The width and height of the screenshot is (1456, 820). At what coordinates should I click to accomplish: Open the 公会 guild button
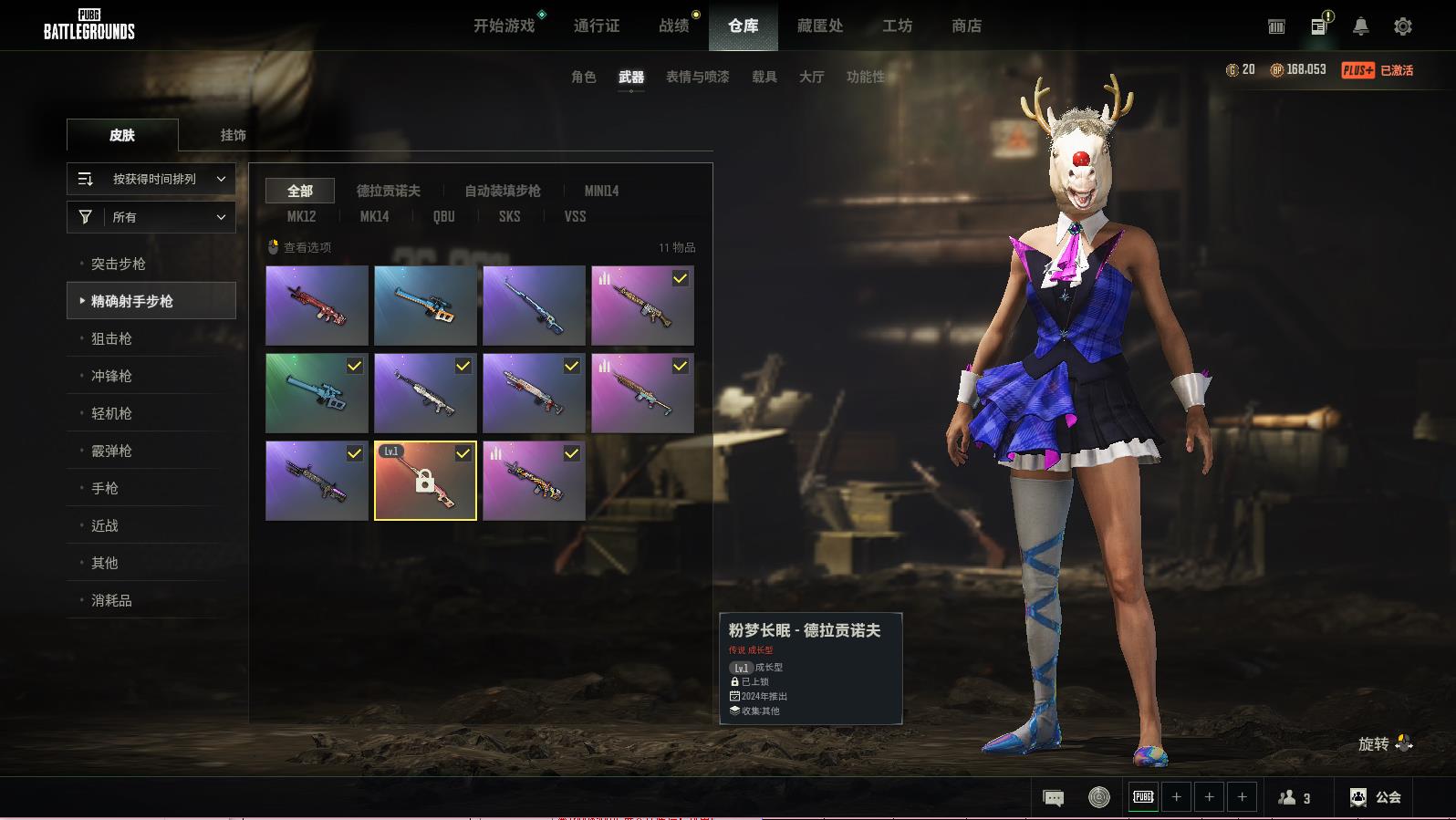click(1376, 797)
